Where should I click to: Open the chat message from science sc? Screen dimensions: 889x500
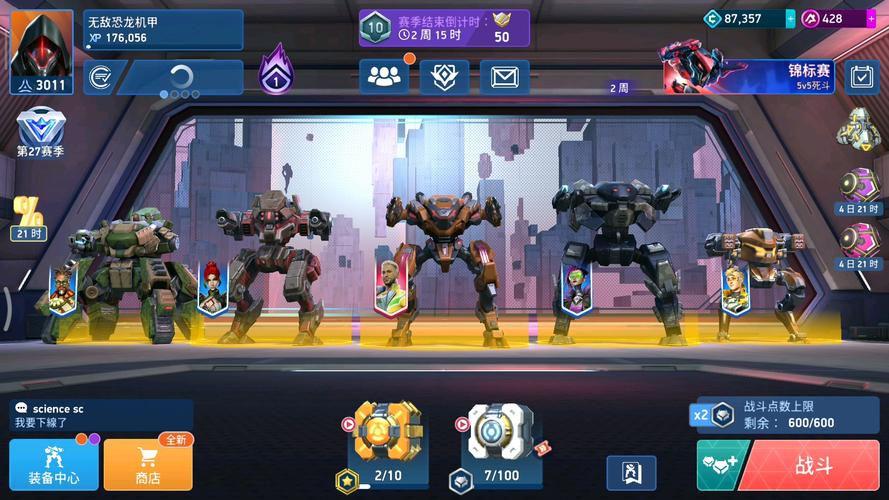(100, 415)
